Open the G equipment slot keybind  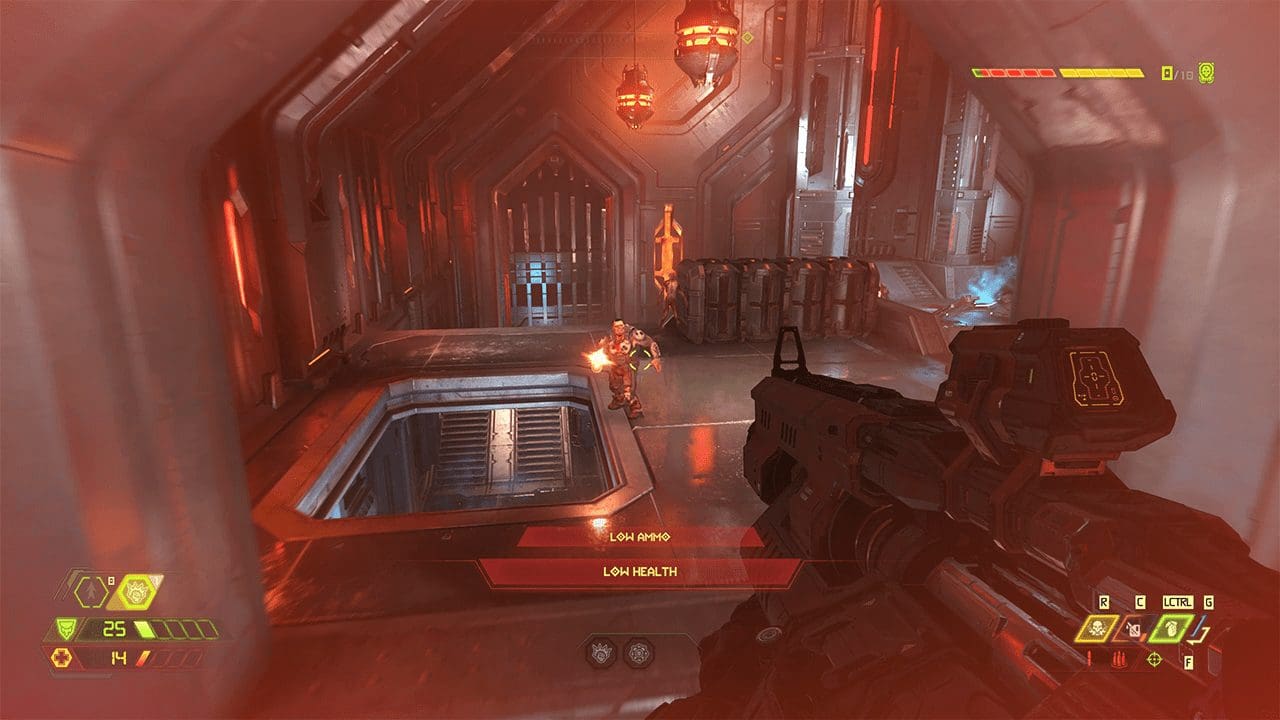click(x=1209, y=602)
